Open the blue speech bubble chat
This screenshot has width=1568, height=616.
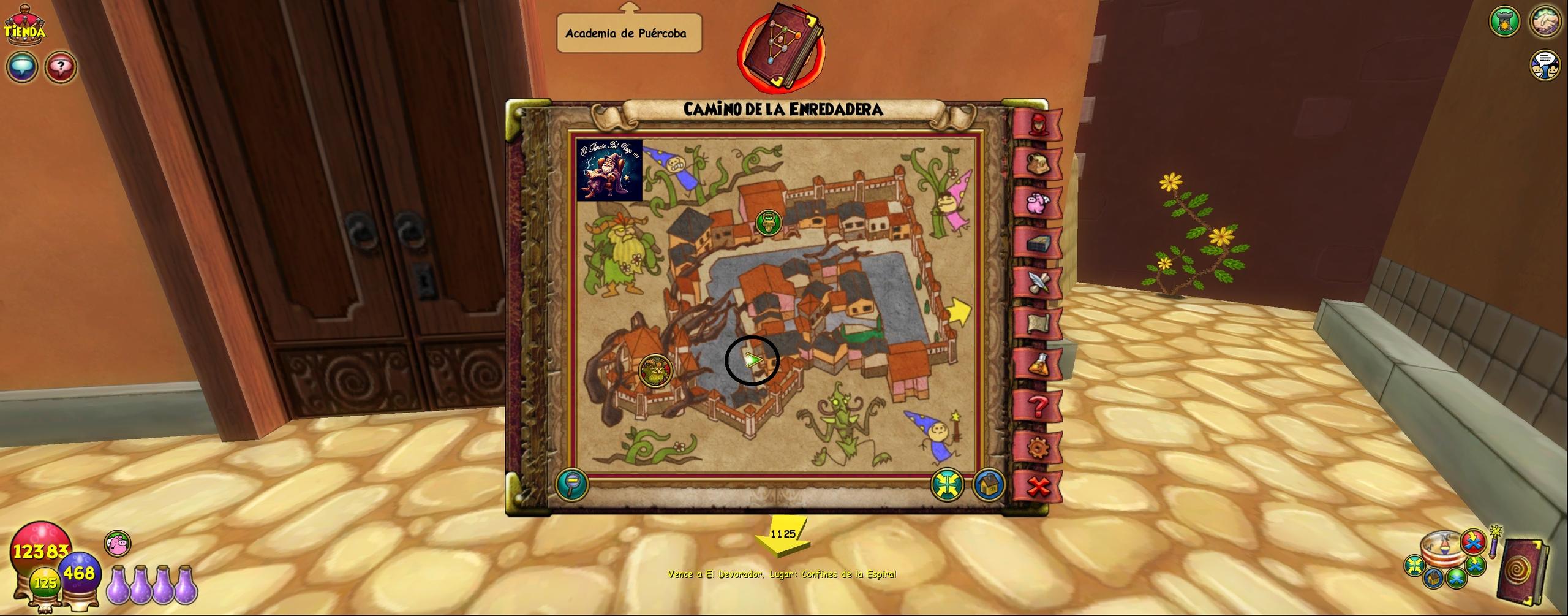(x=22, y=67)
